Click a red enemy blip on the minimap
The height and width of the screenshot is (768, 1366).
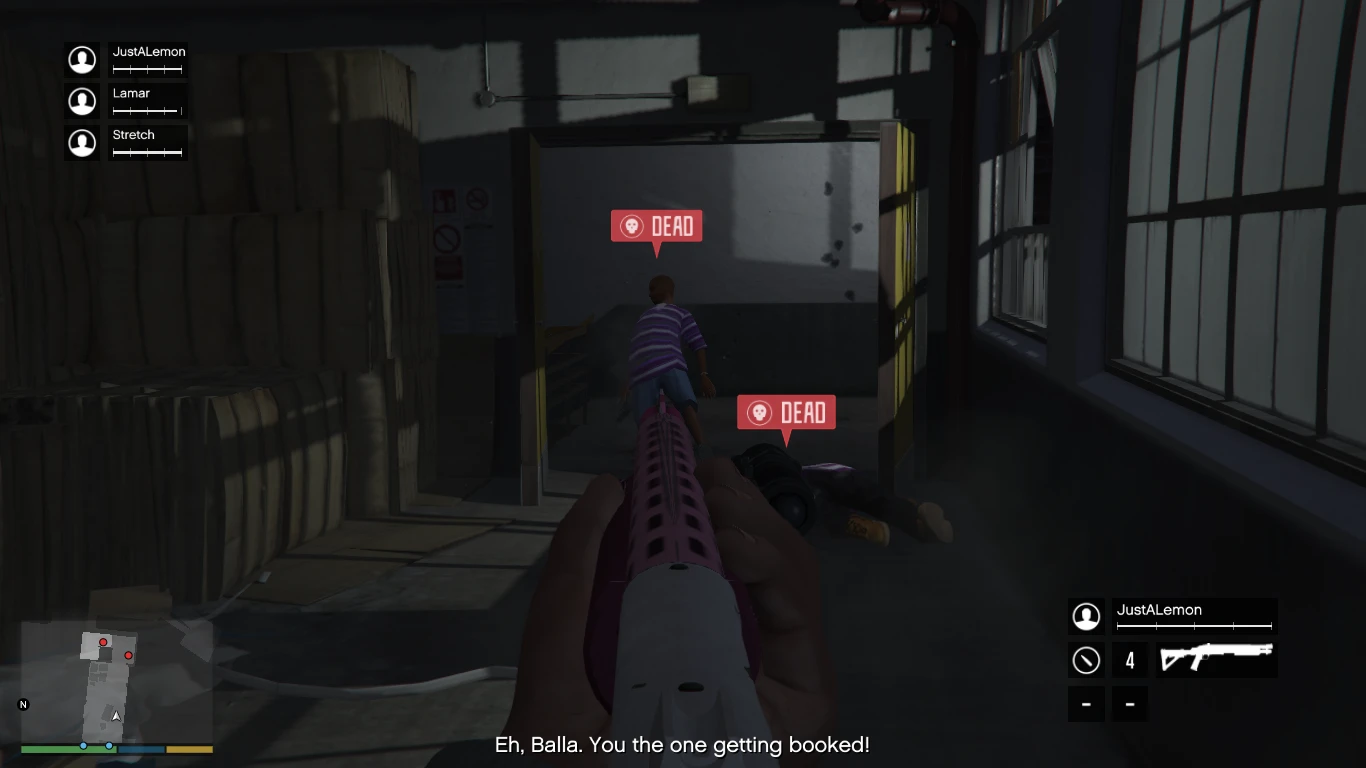tap(103, 643)
